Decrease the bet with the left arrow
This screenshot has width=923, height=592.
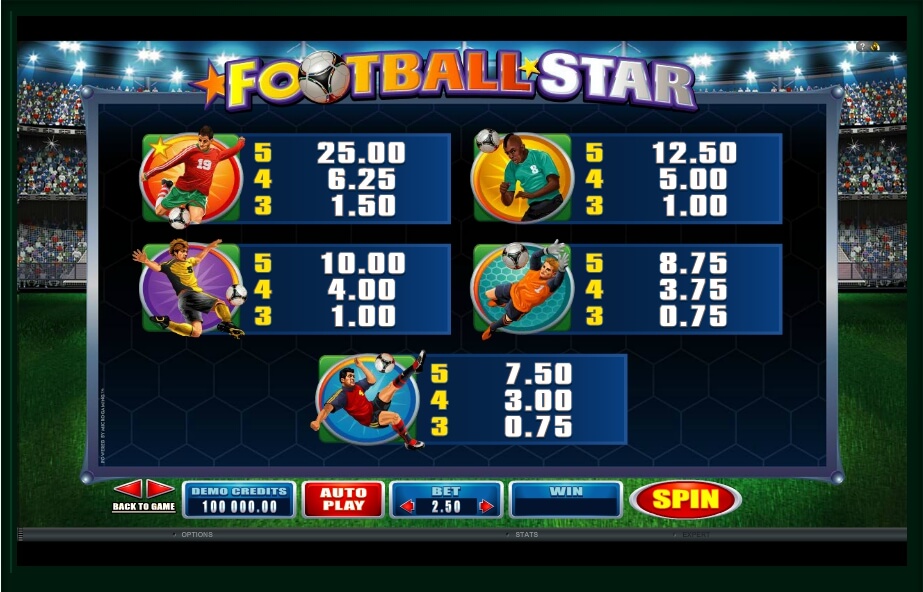coord(407,506)
